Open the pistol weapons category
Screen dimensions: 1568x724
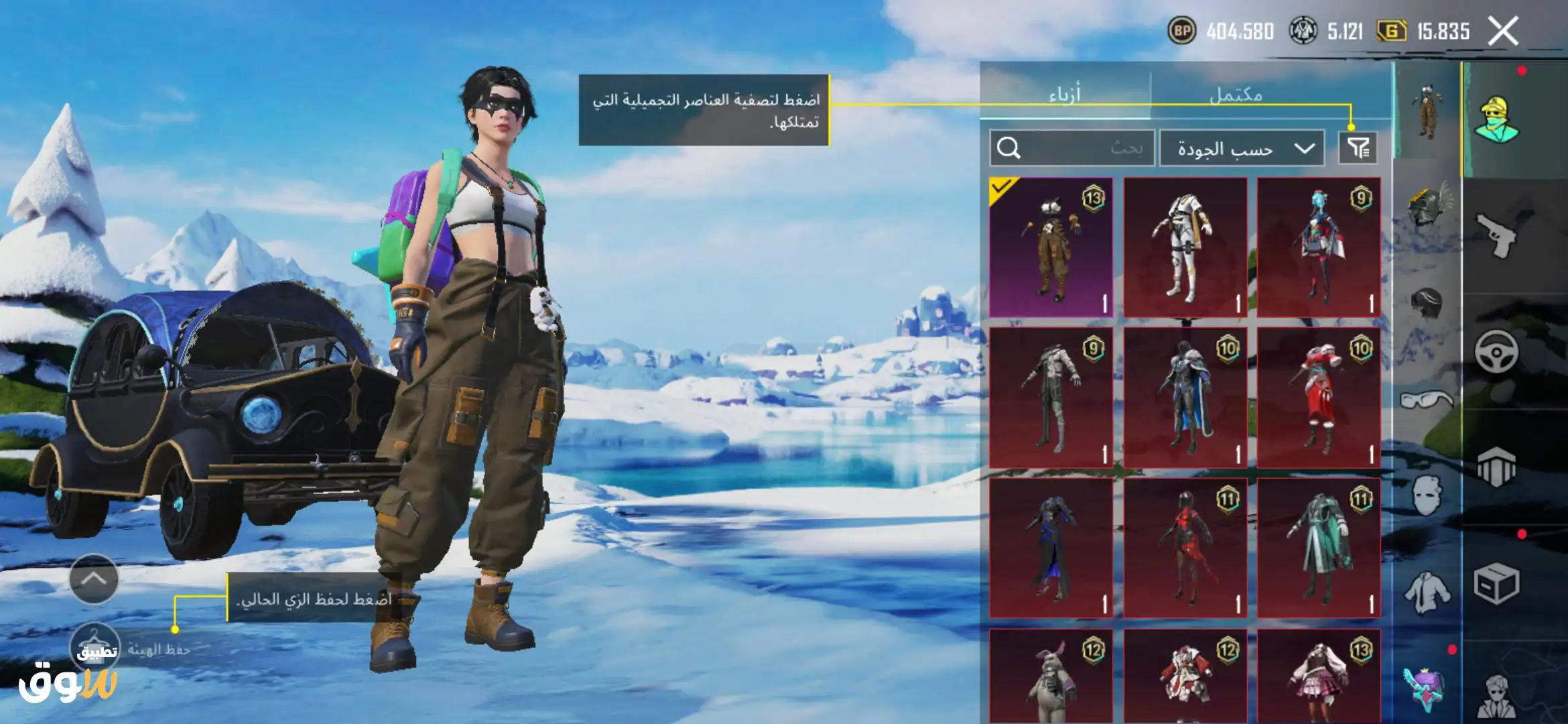click(1496, 235)
